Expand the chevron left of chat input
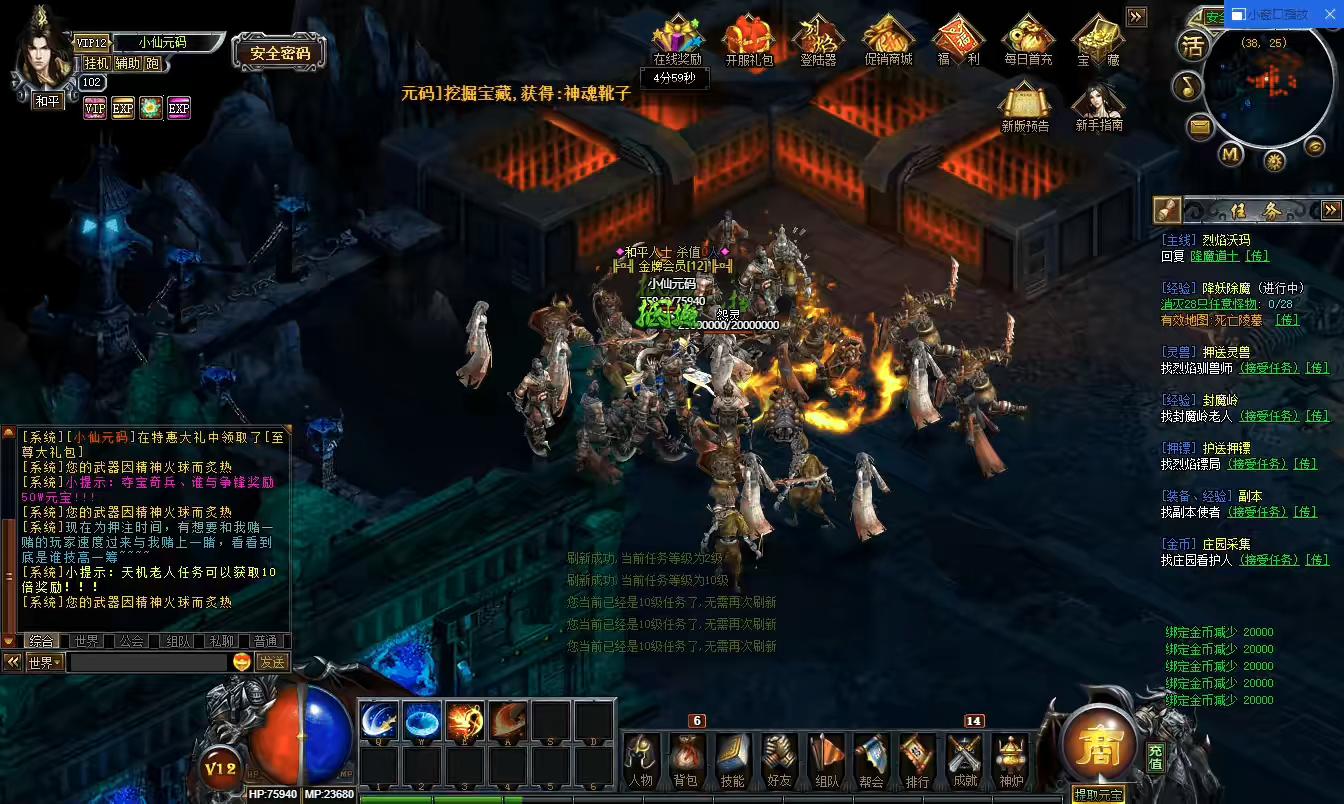This screenshot has width=1344, height=804. click(12, 661)
